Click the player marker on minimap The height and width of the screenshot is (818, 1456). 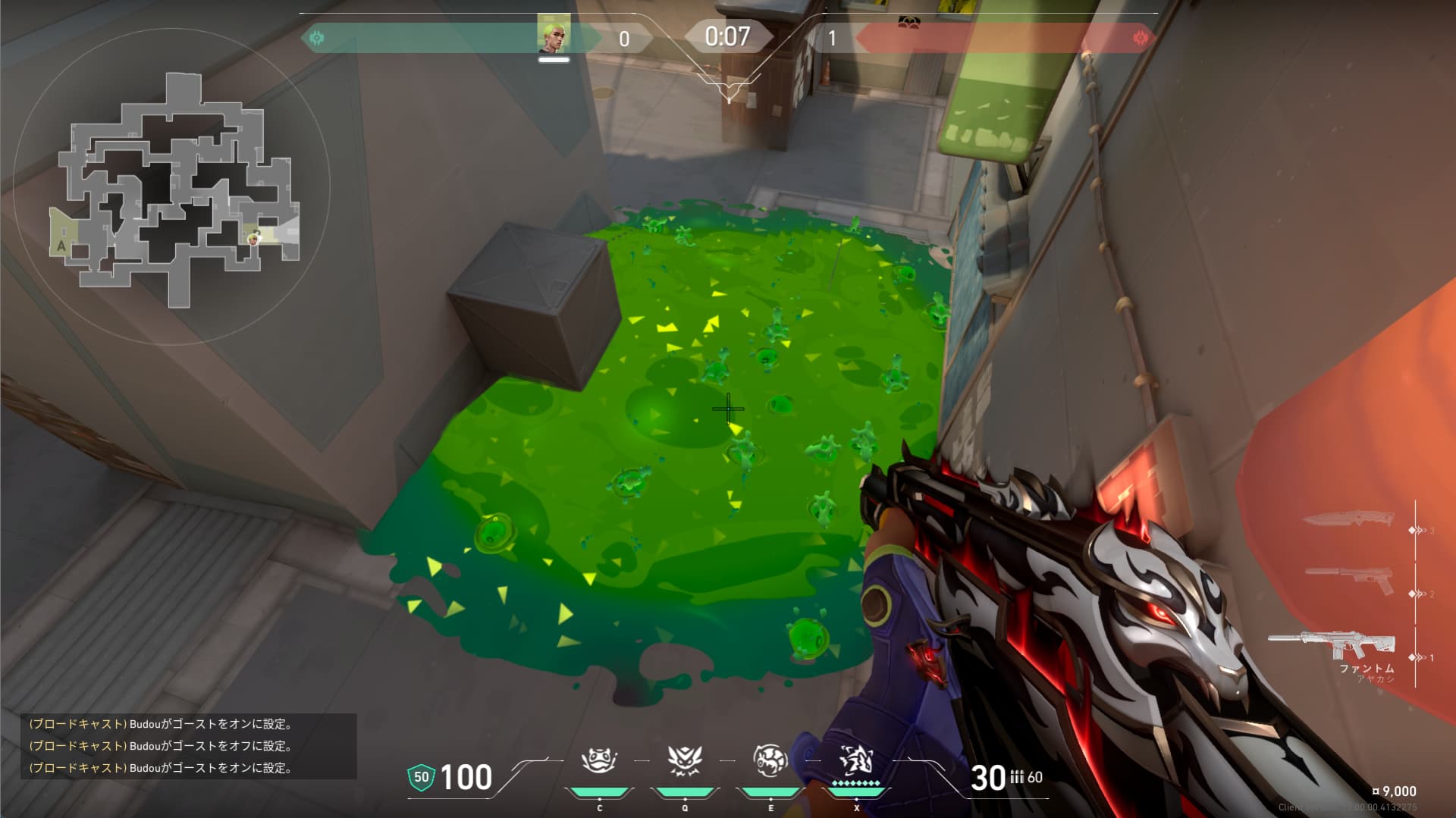[x=255, y=238]
